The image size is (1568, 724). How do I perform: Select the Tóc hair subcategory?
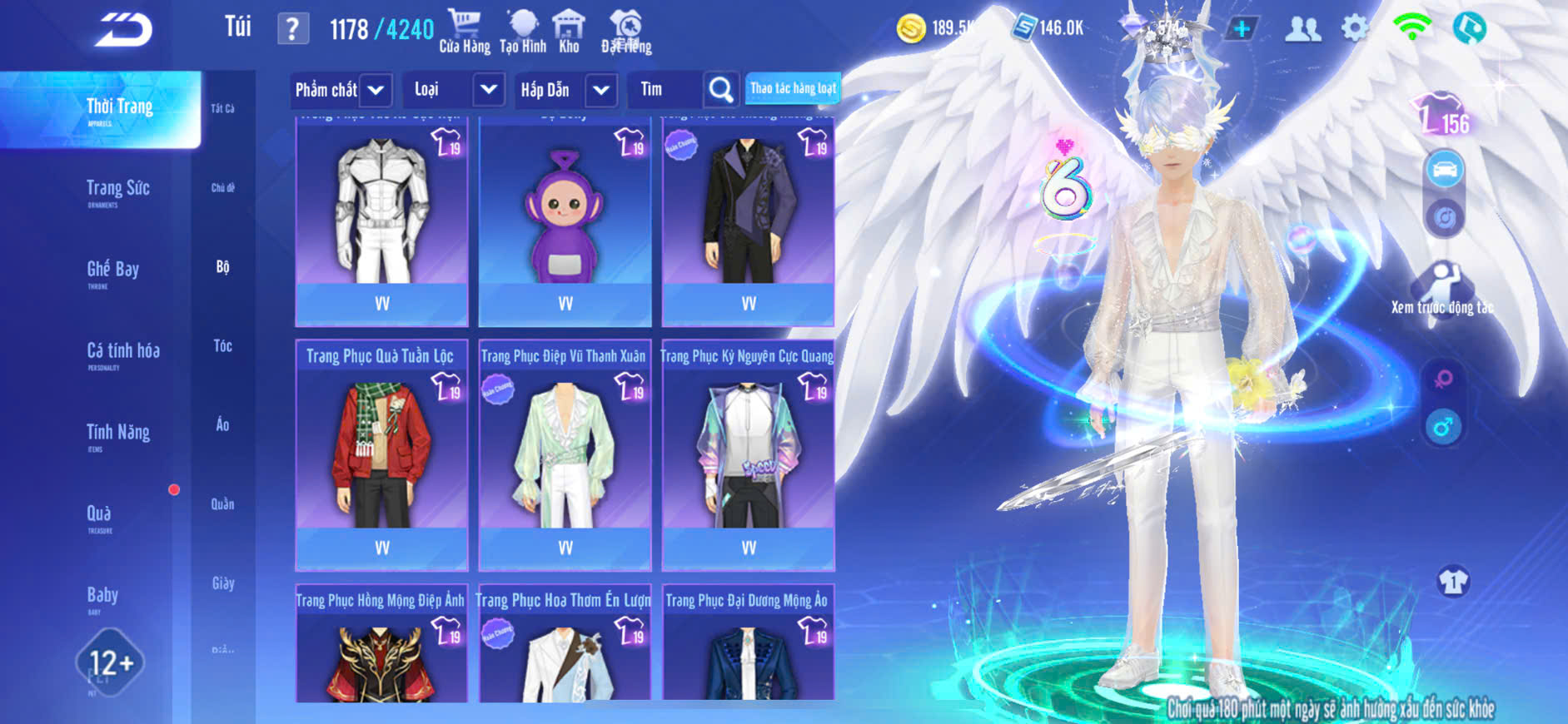[222, 346]
